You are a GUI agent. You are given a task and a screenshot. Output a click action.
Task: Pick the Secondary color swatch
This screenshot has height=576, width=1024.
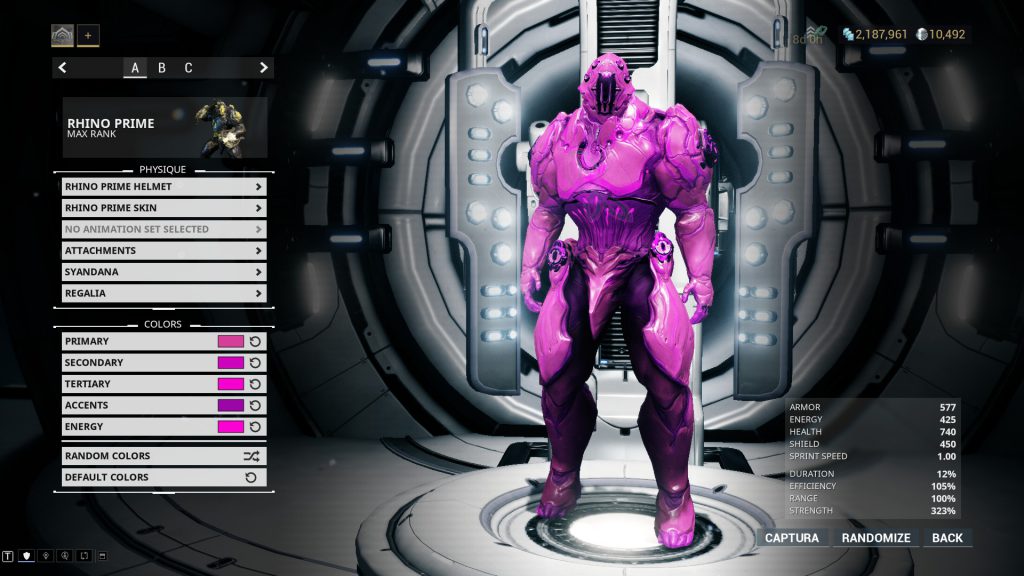pyautogui.click(x=231, y=363)
